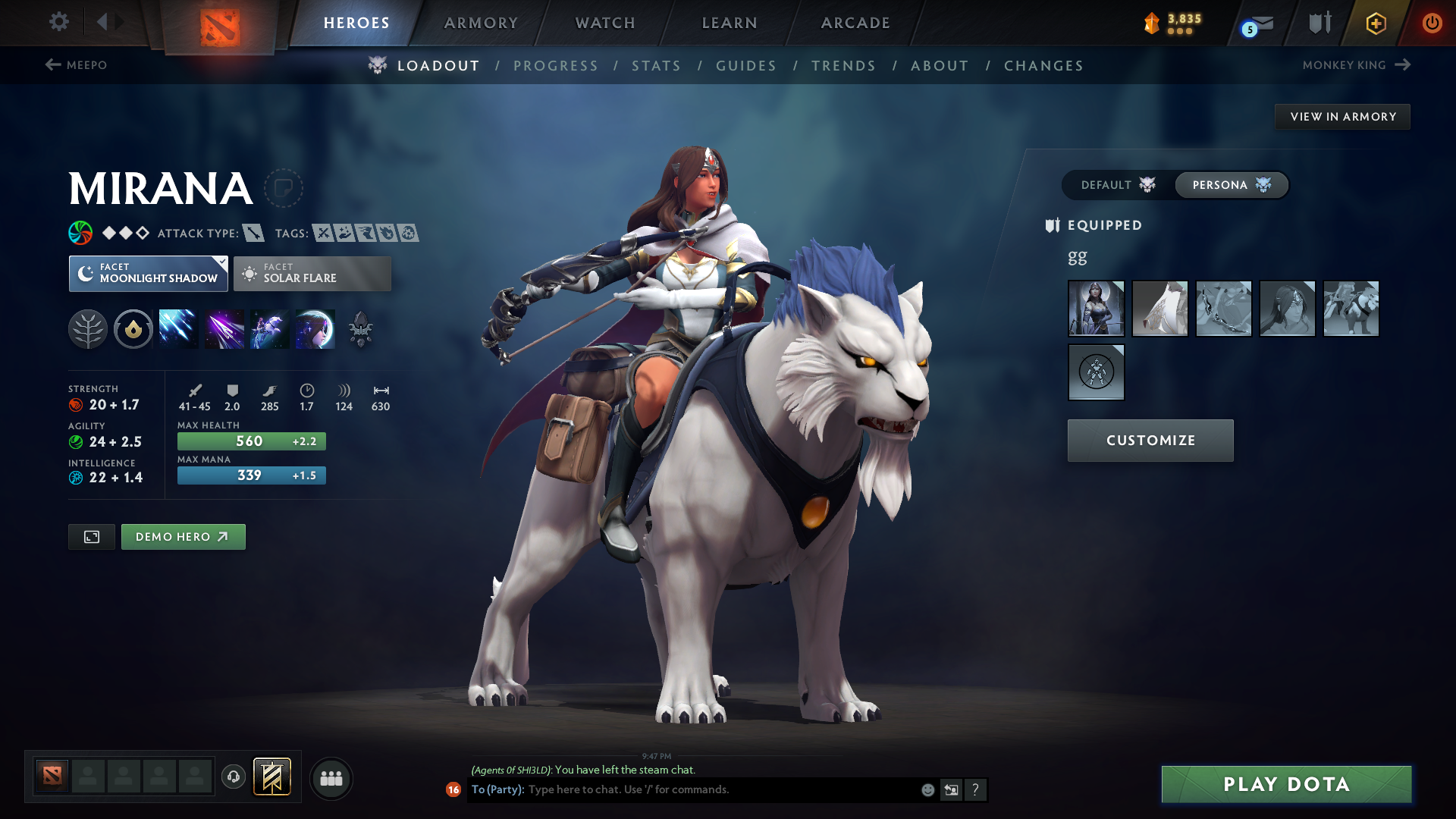This screenshot has height=819, width=1456.
Task: Click the Max Health bar showing 560
Action: [251, 441]
